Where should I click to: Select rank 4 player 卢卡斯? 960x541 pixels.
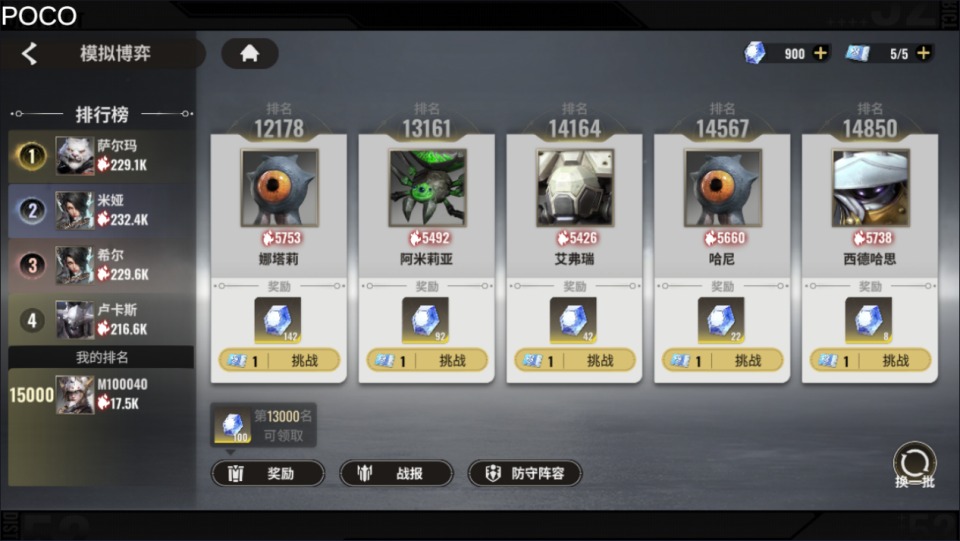pos(100,320)
